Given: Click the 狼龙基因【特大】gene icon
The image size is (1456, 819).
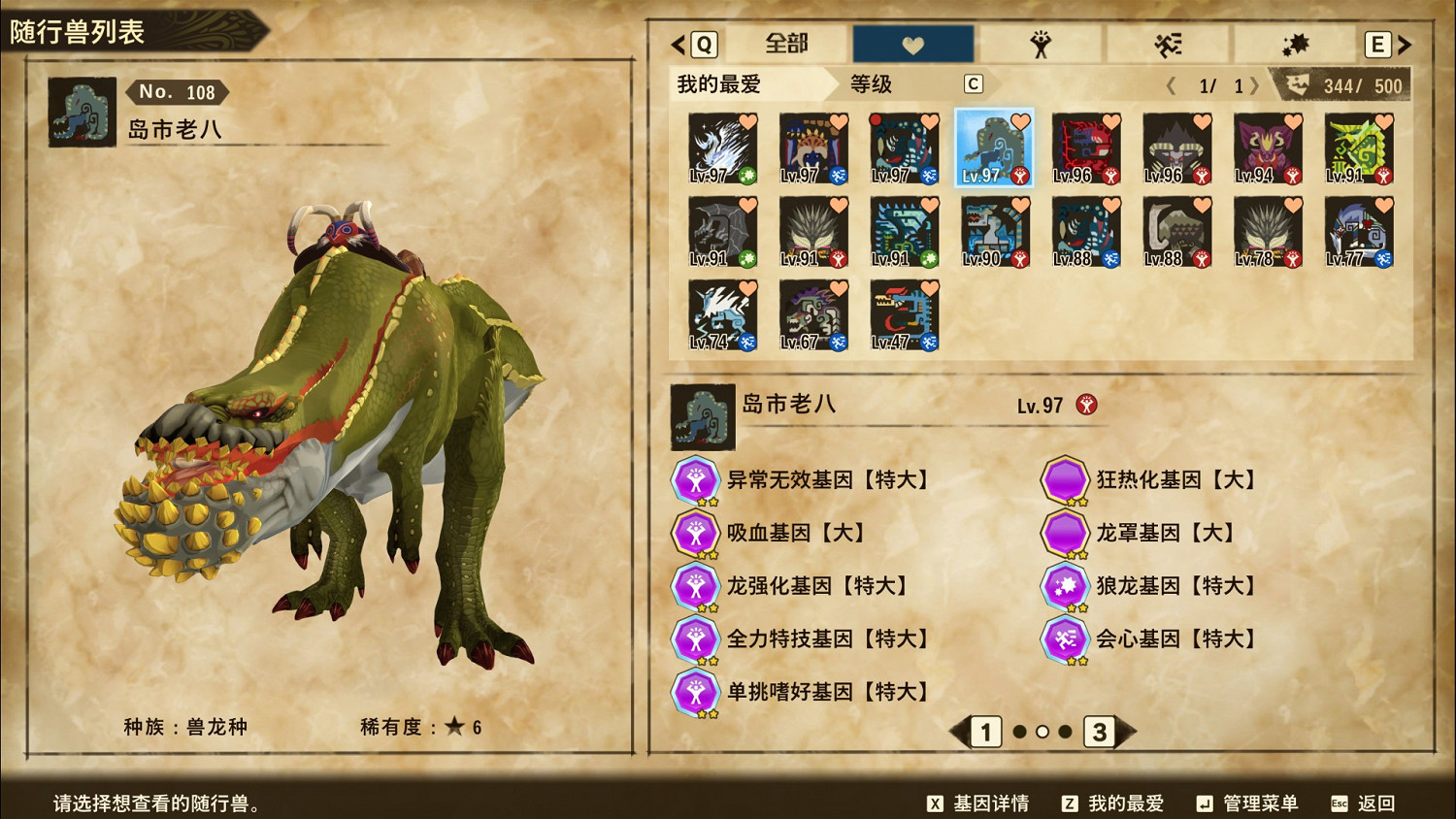Looking at the screenshot, I should [x=1064, y=586].
